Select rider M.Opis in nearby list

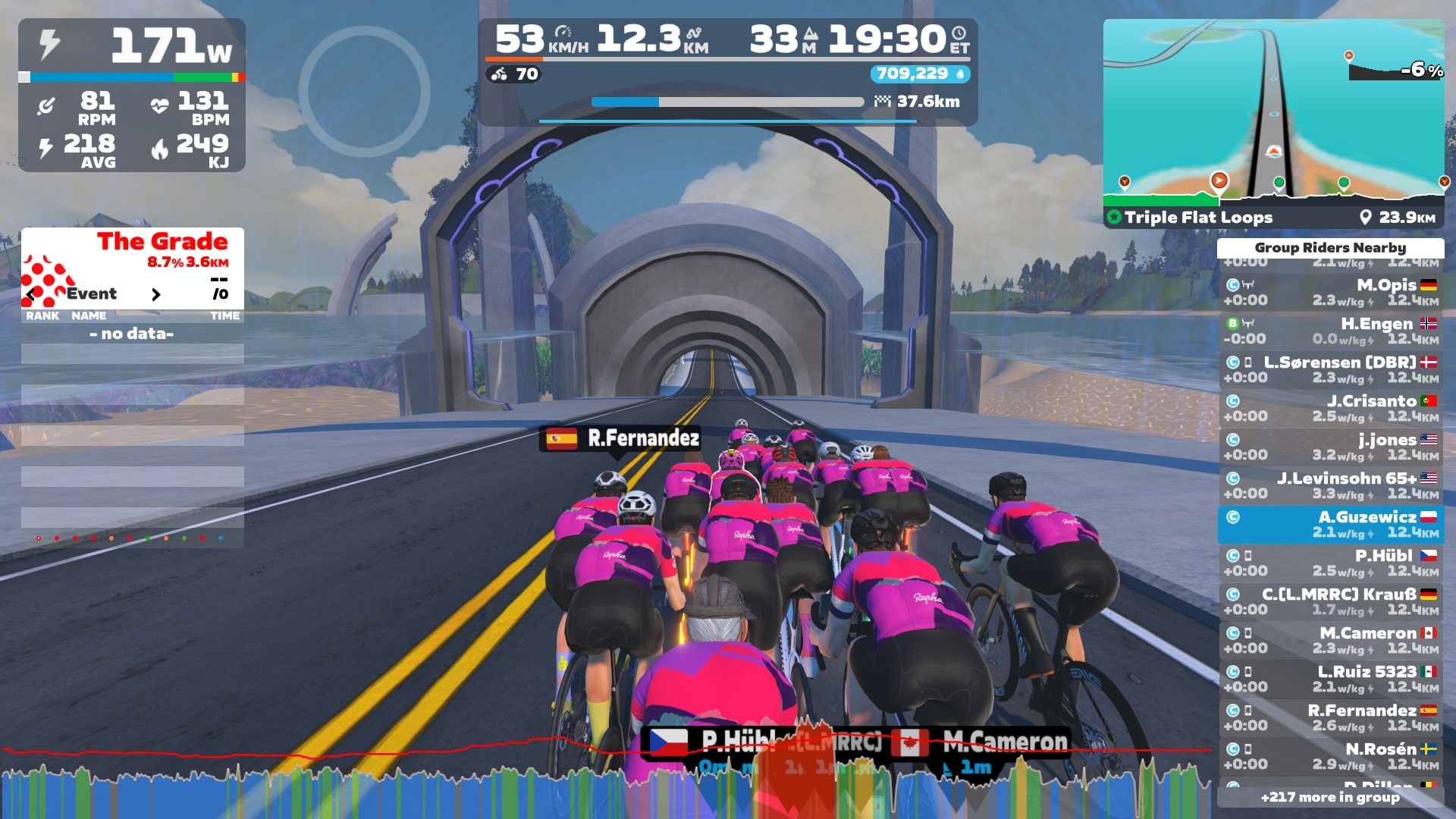(x=1331, y=293)
